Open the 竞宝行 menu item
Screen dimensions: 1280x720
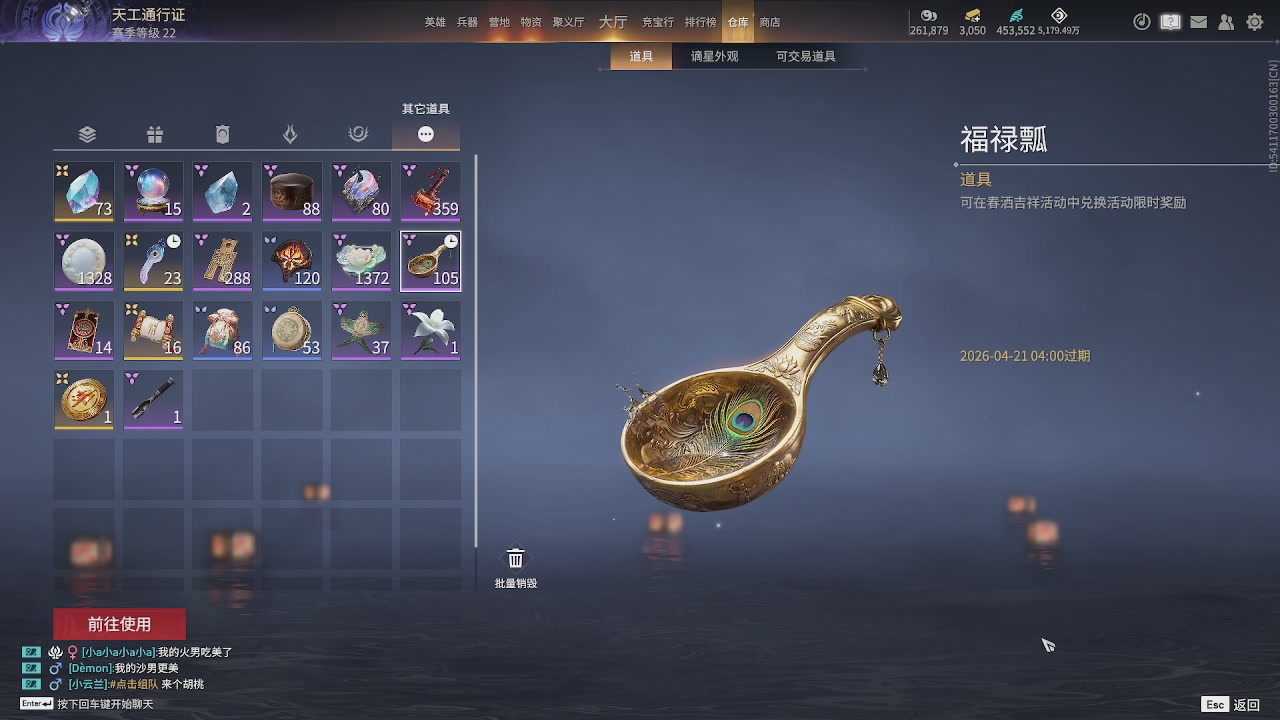click(x=658, y=21)
